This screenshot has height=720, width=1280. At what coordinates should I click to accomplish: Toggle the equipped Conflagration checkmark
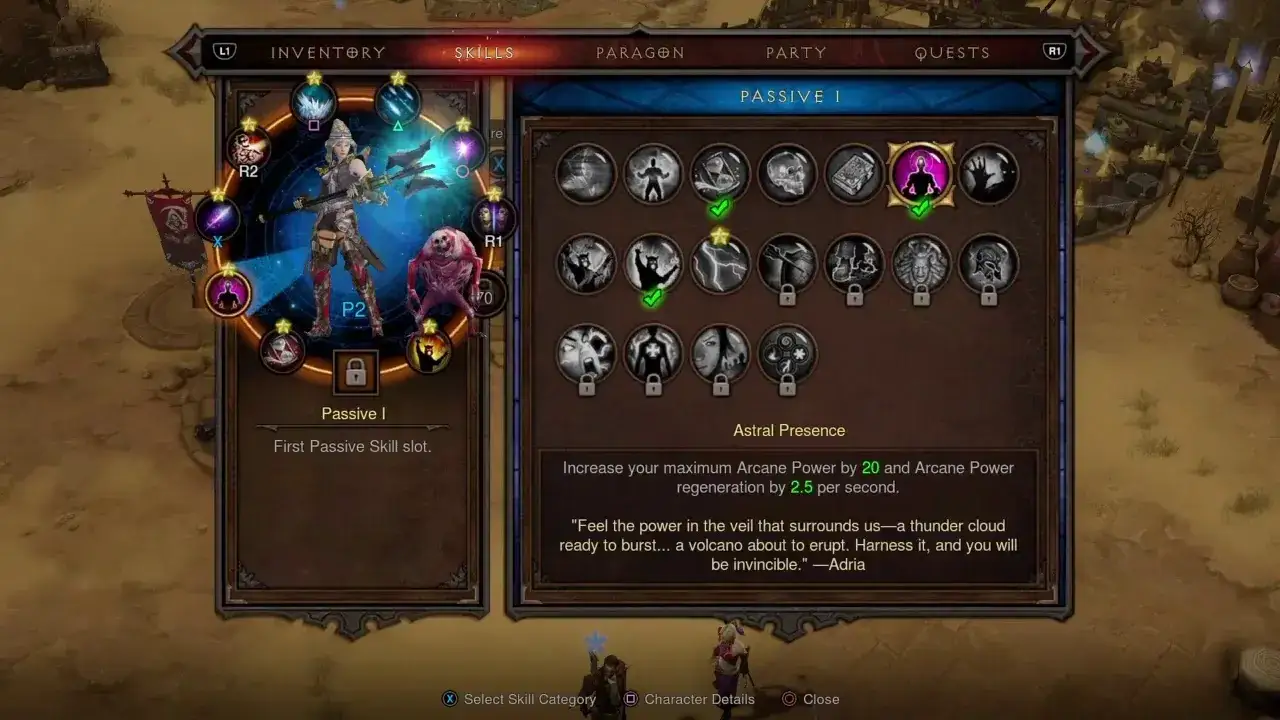tap(651, 297)
